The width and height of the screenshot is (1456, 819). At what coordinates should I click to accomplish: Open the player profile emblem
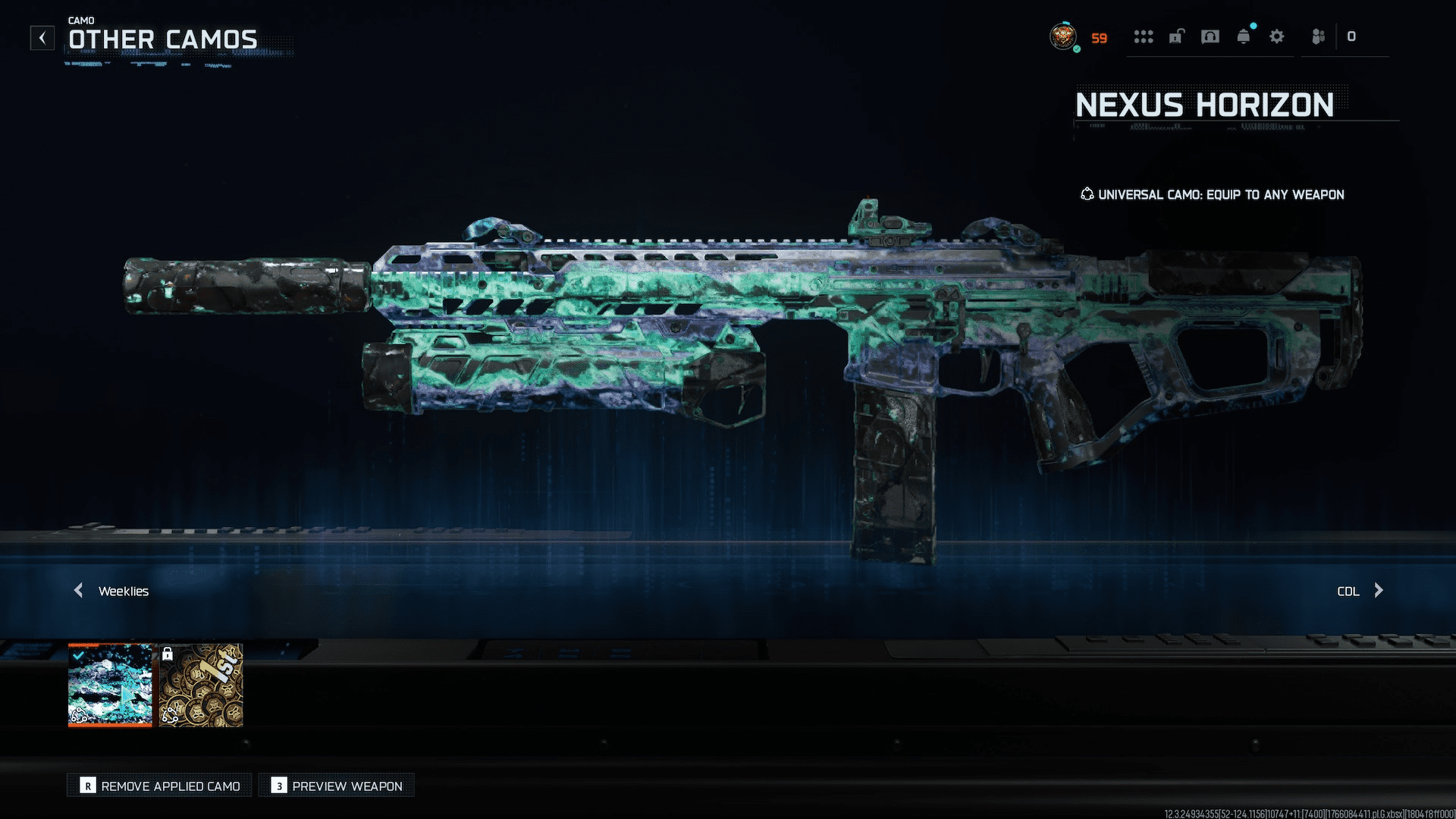(1063, 36)
